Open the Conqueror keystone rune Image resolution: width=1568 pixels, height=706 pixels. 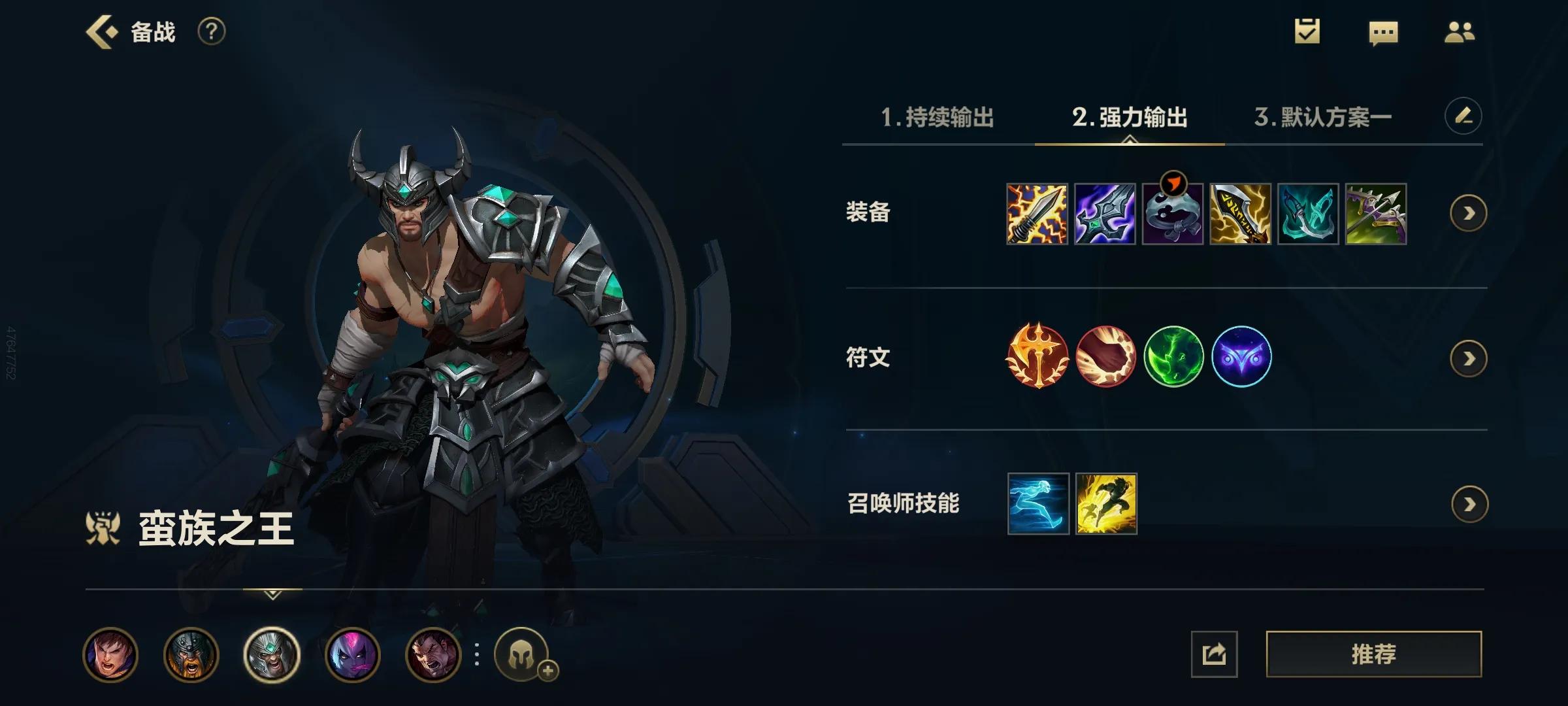tap(1039, 356)
